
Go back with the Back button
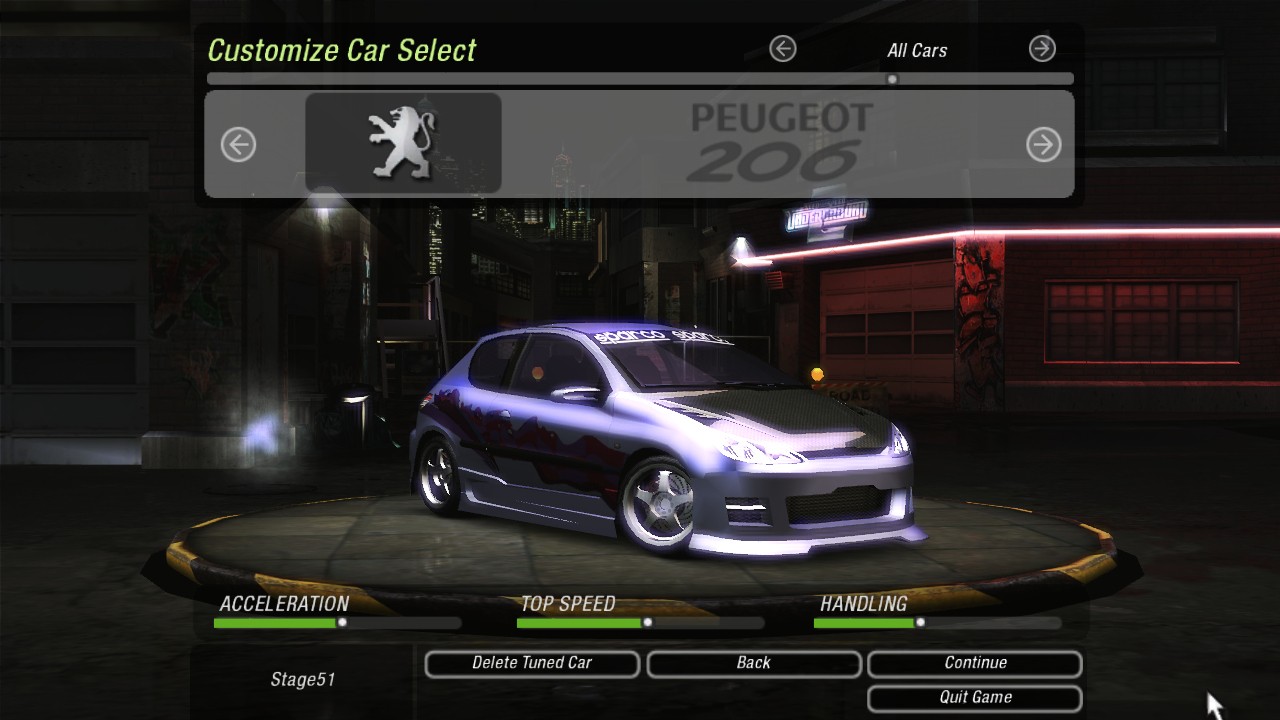click(753, 663)
